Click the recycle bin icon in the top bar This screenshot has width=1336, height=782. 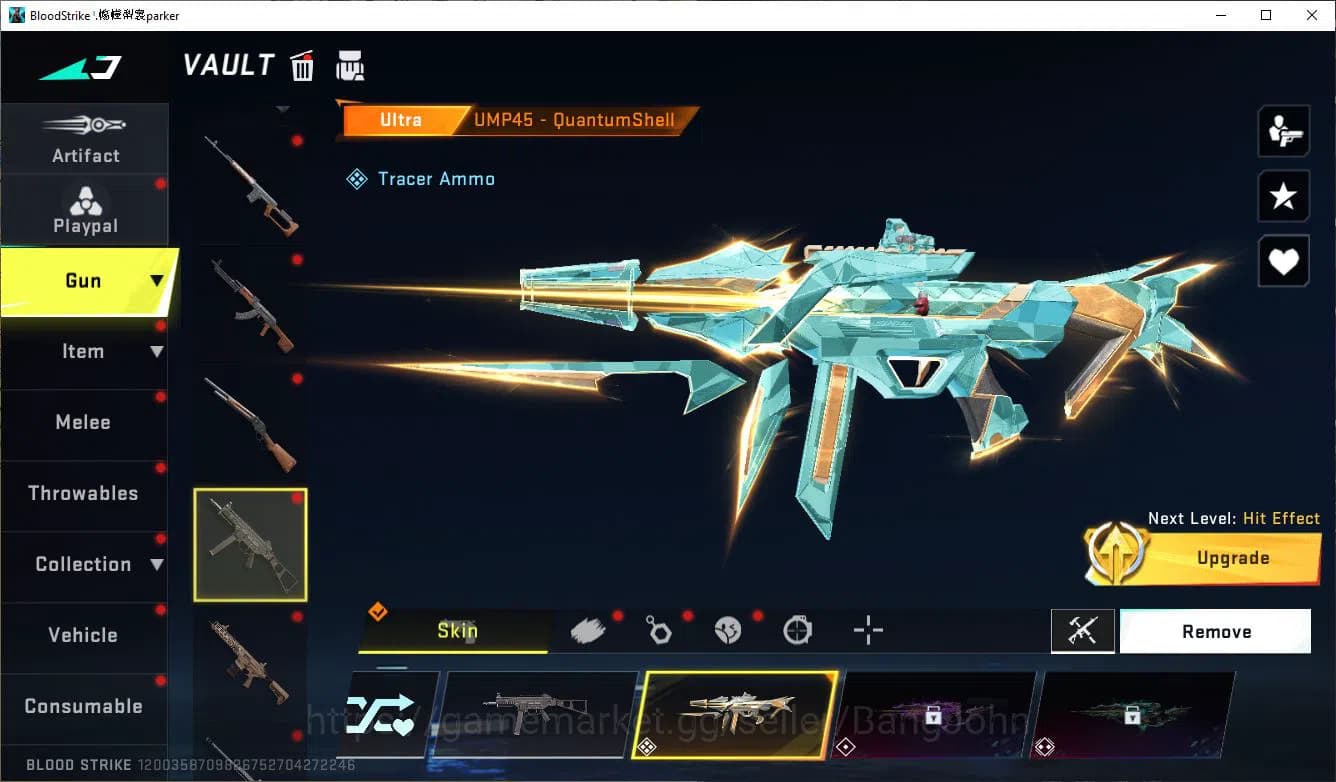pos(350,64)
